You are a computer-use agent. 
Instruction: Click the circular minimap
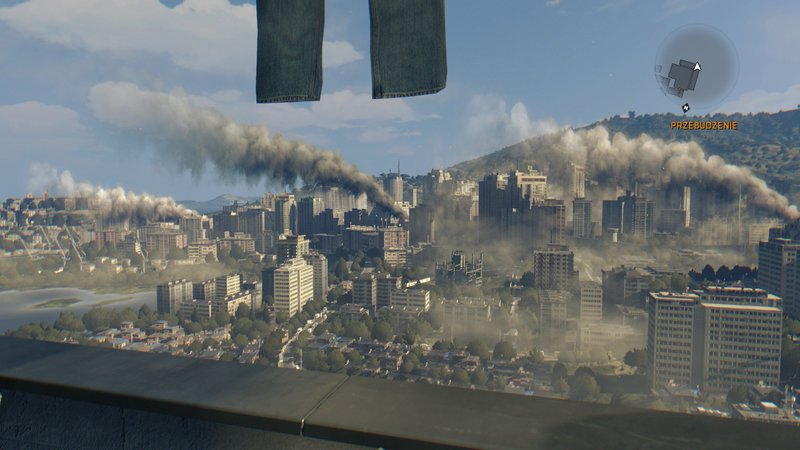696,66
